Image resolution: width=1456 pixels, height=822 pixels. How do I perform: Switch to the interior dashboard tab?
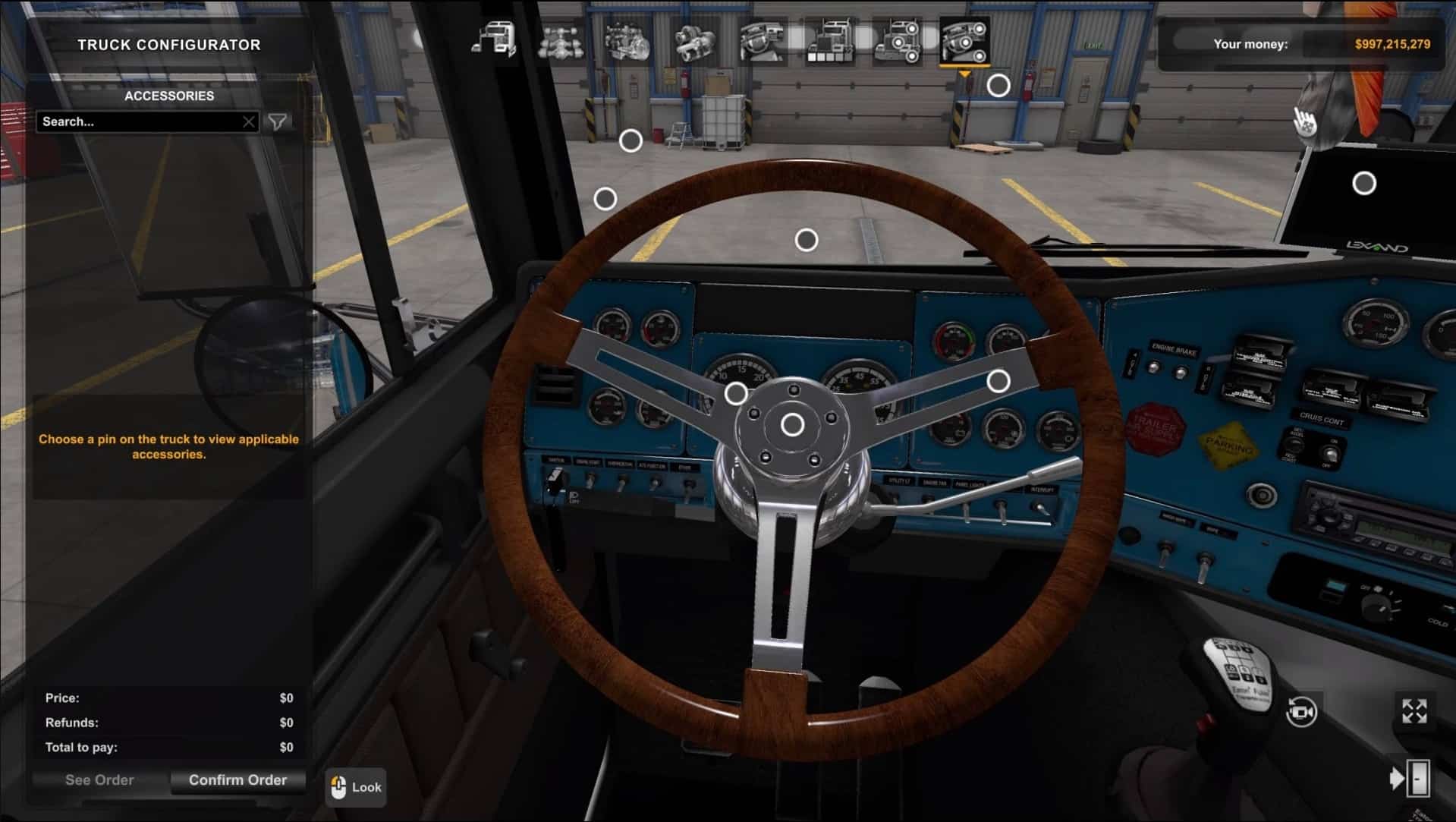tap(763, 41)
